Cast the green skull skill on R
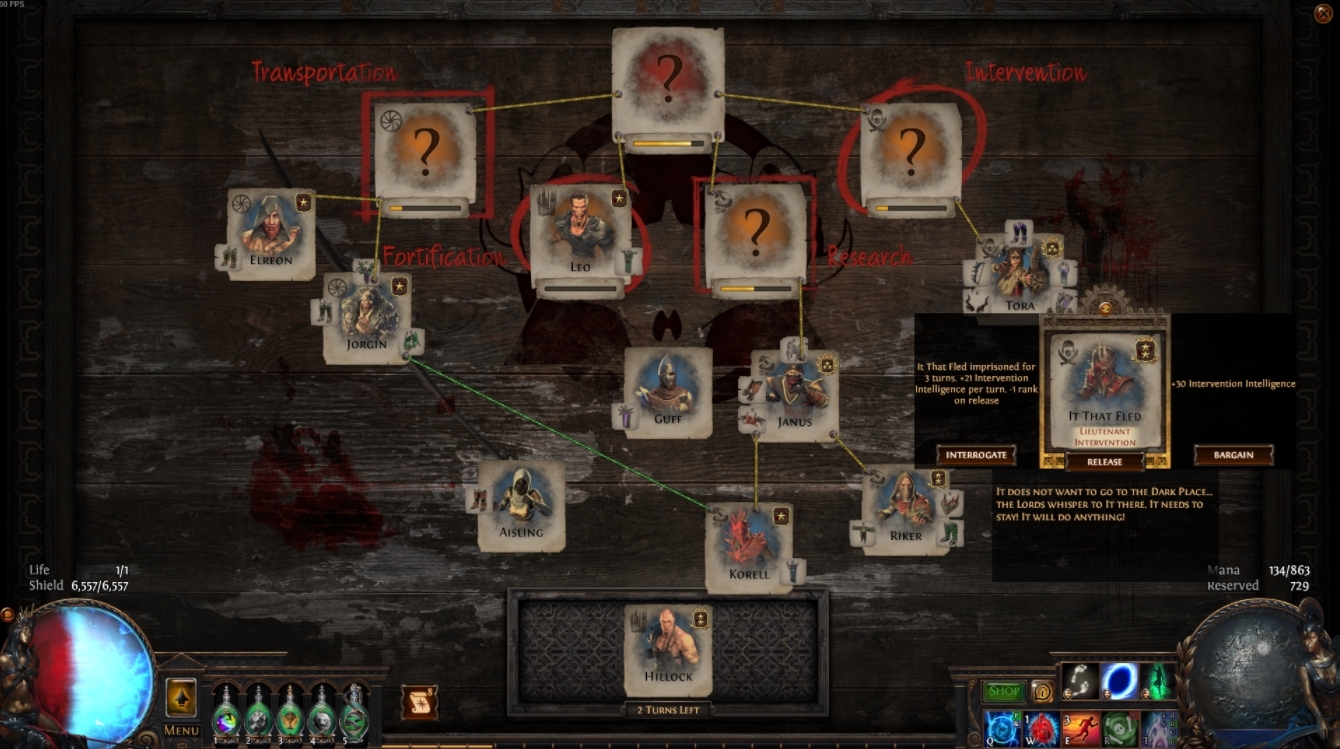This screenshot has width=1340, height=749. (1118, 730)
